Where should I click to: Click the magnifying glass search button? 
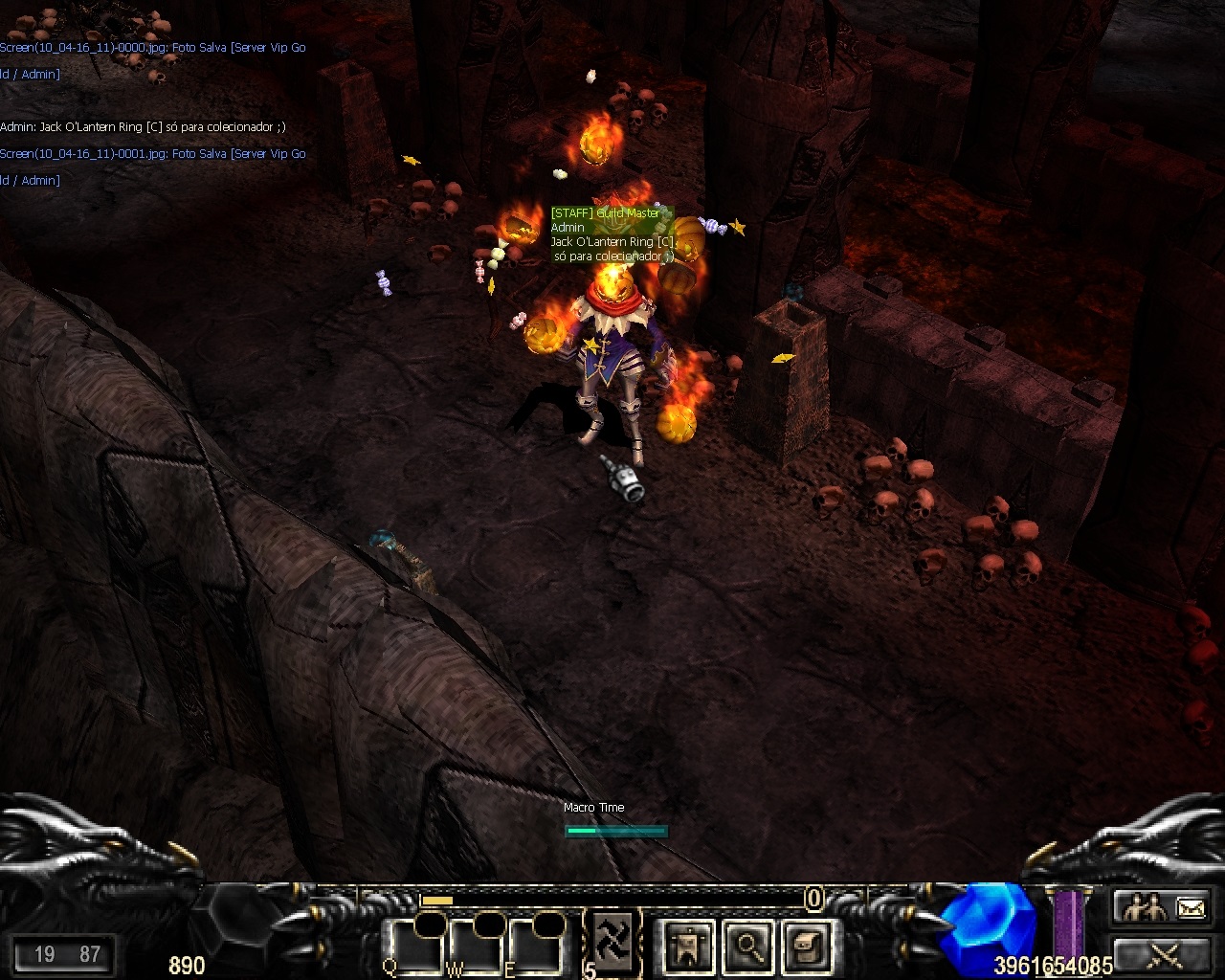[x=747, y=947]
